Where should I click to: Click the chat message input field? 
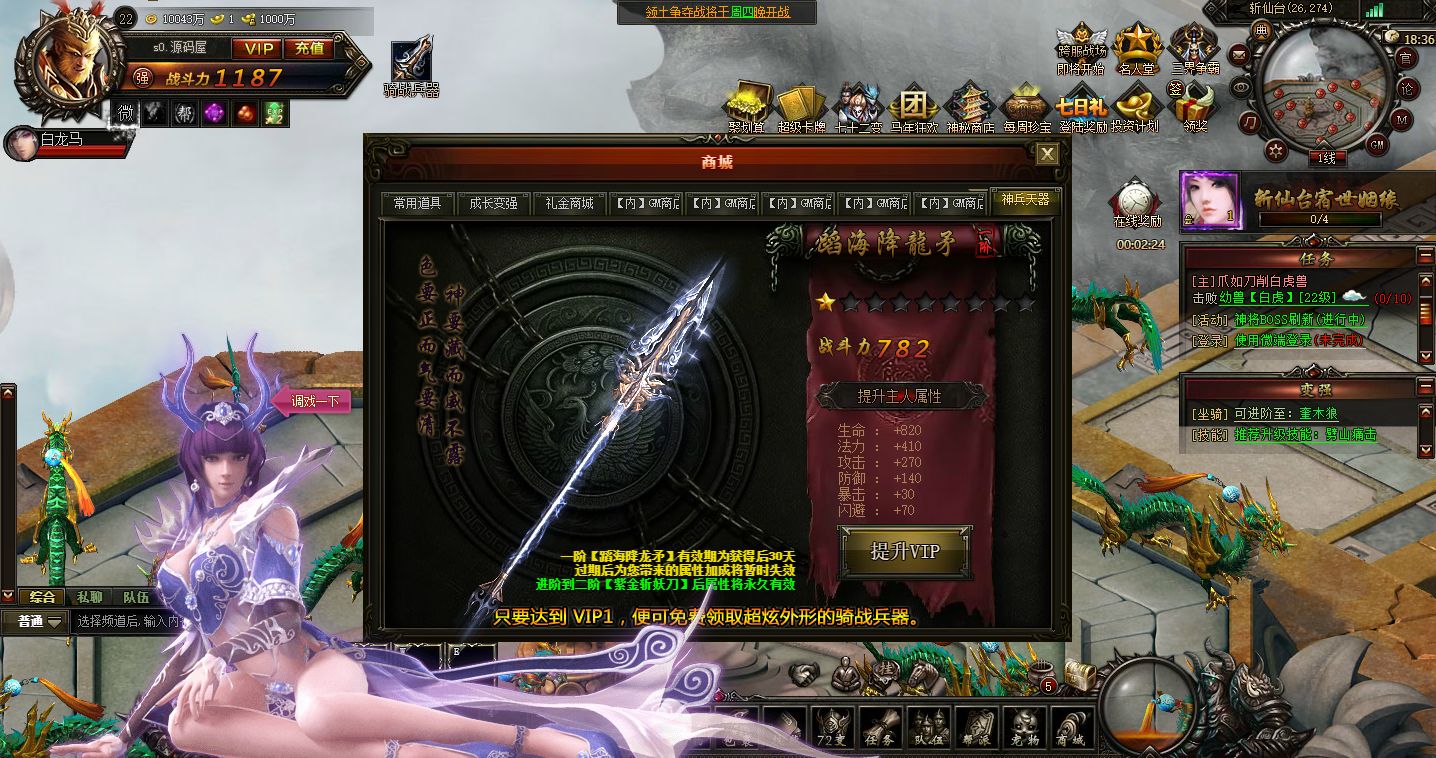[x=130, y=621]
